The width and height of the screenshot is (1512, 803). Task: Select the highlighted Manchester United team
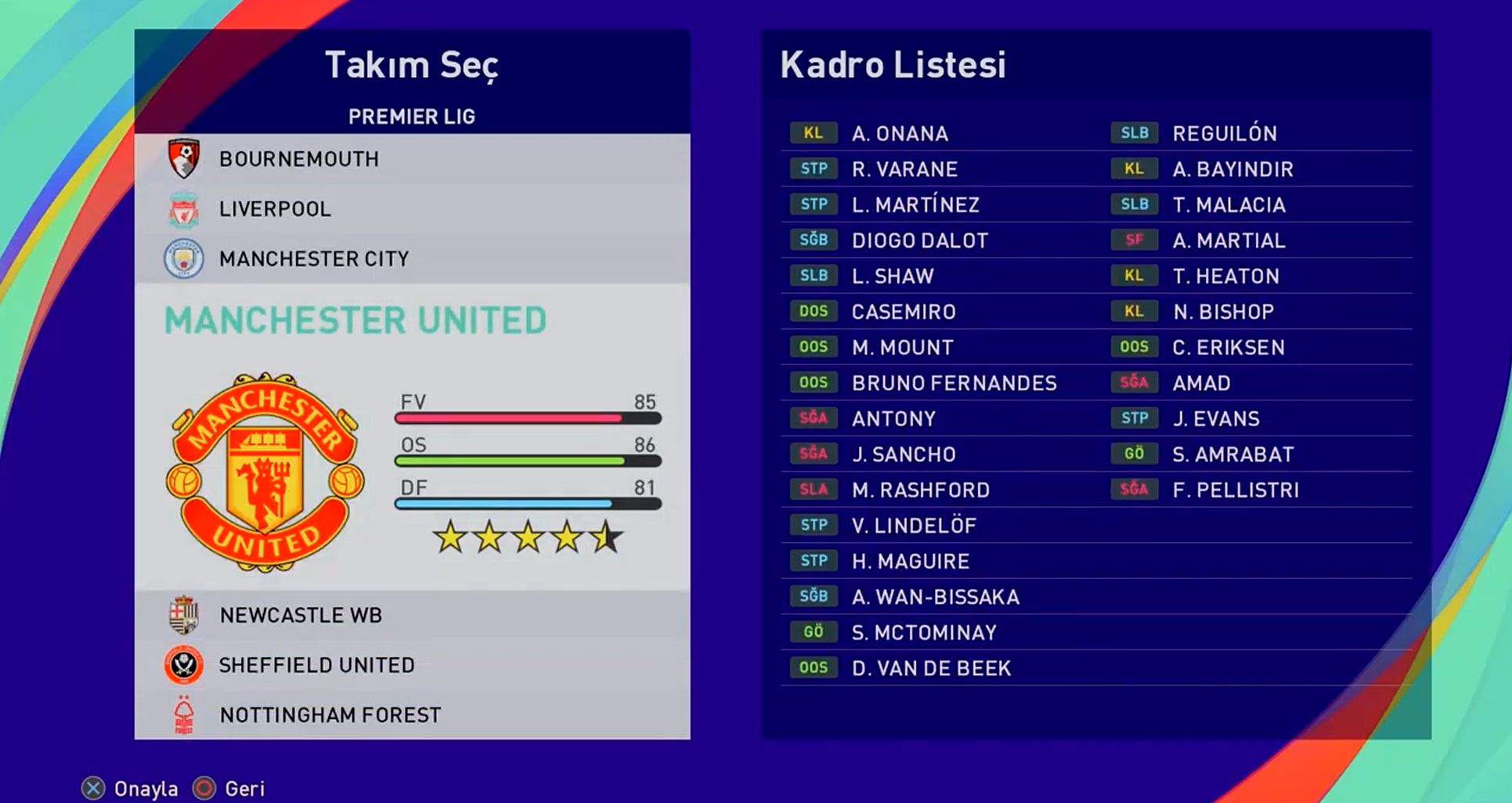coord(355,320)
